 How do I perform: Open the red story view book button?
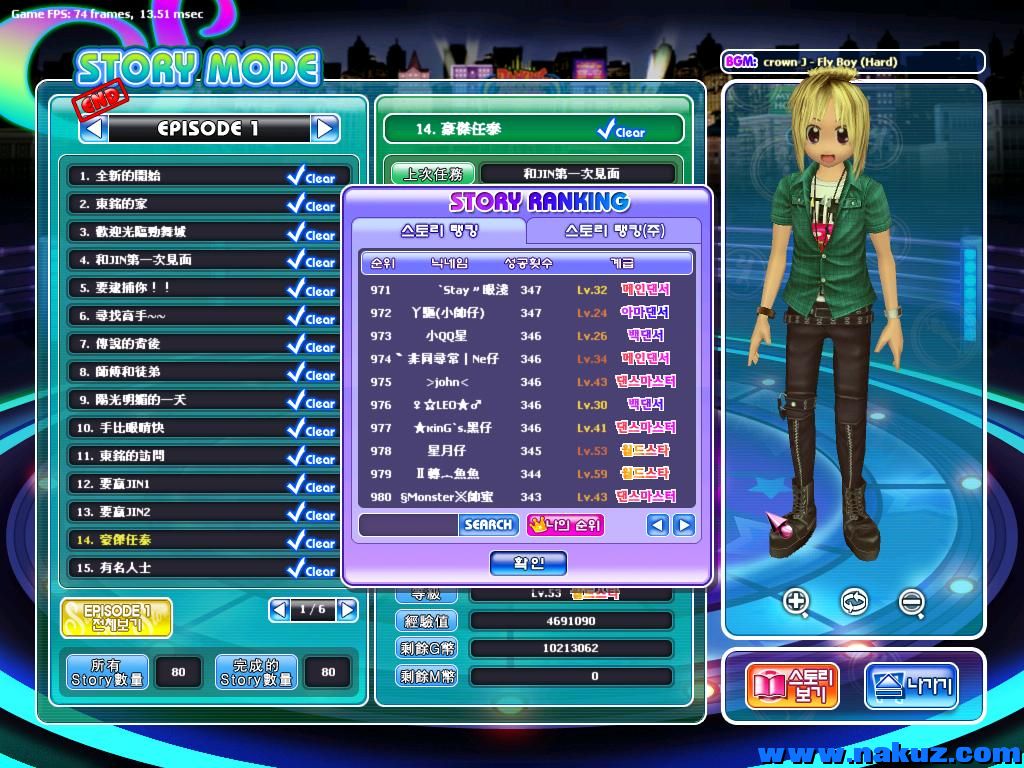coord(791,687)
